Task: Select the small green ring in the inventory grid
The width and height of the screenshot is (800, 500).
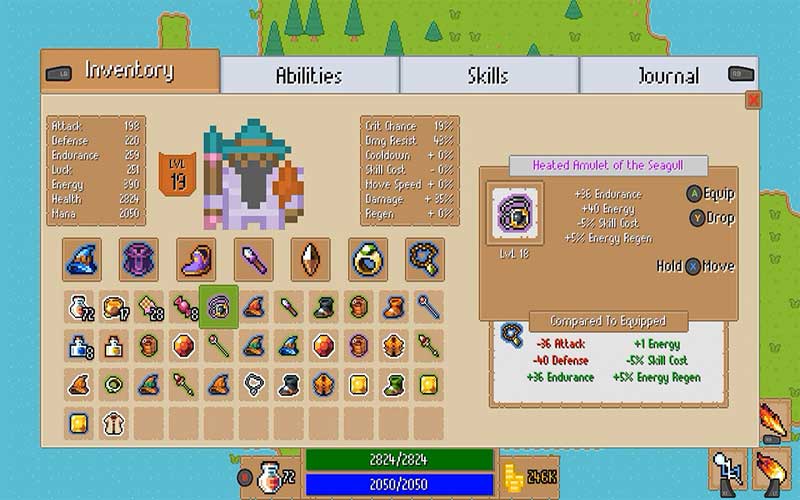Action: coord(116,383)
